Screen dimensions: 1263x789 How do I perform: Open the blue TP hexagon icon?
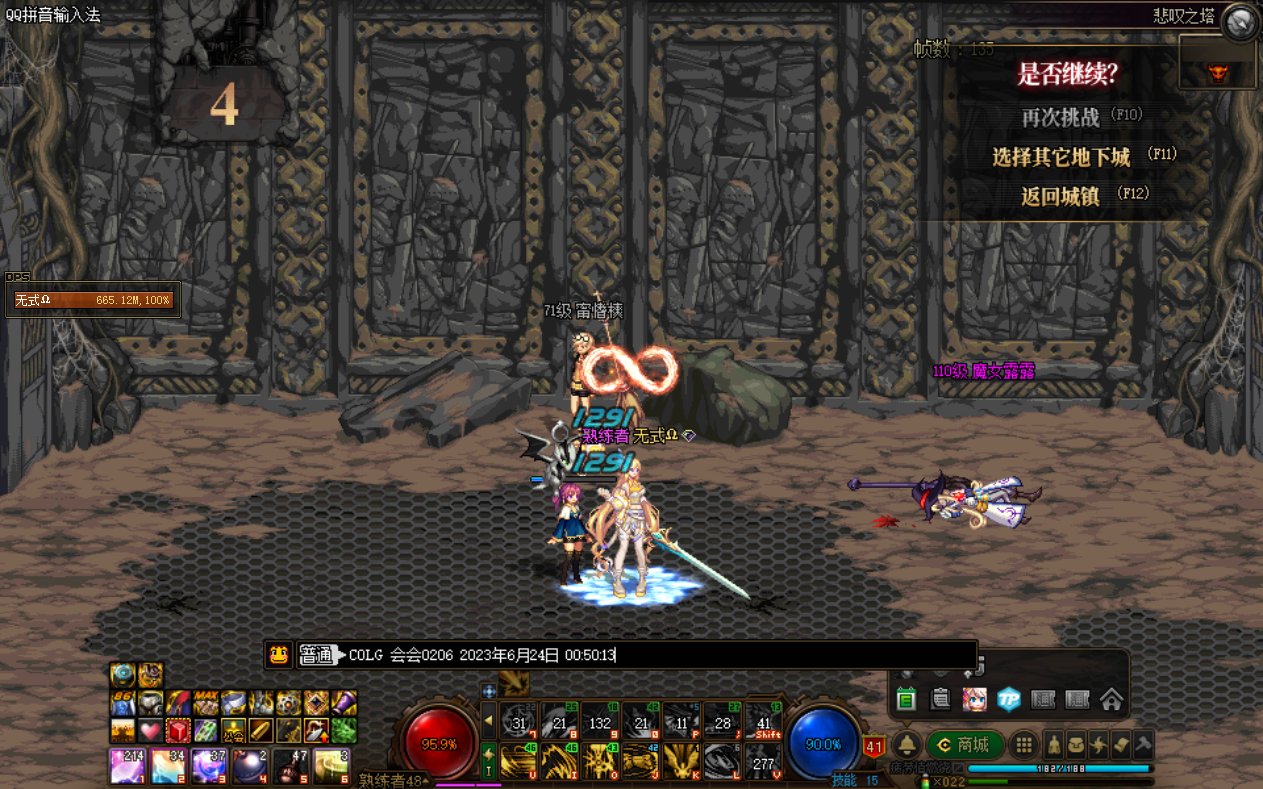(x=1009, y=700)
